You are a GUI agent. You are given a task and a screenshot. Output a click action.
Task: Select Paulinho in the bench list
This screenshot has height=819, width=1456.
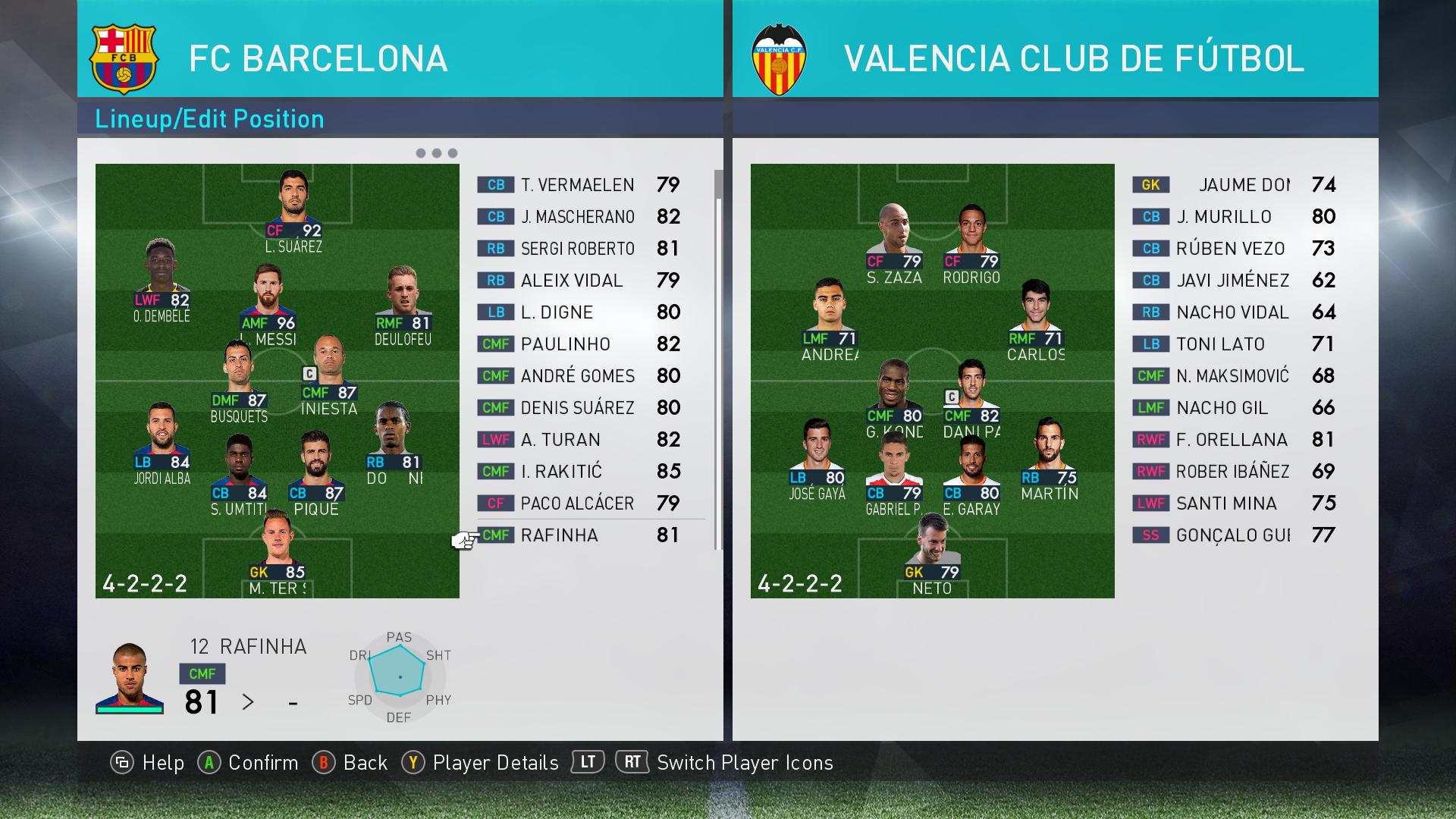(x=577, y=344)
